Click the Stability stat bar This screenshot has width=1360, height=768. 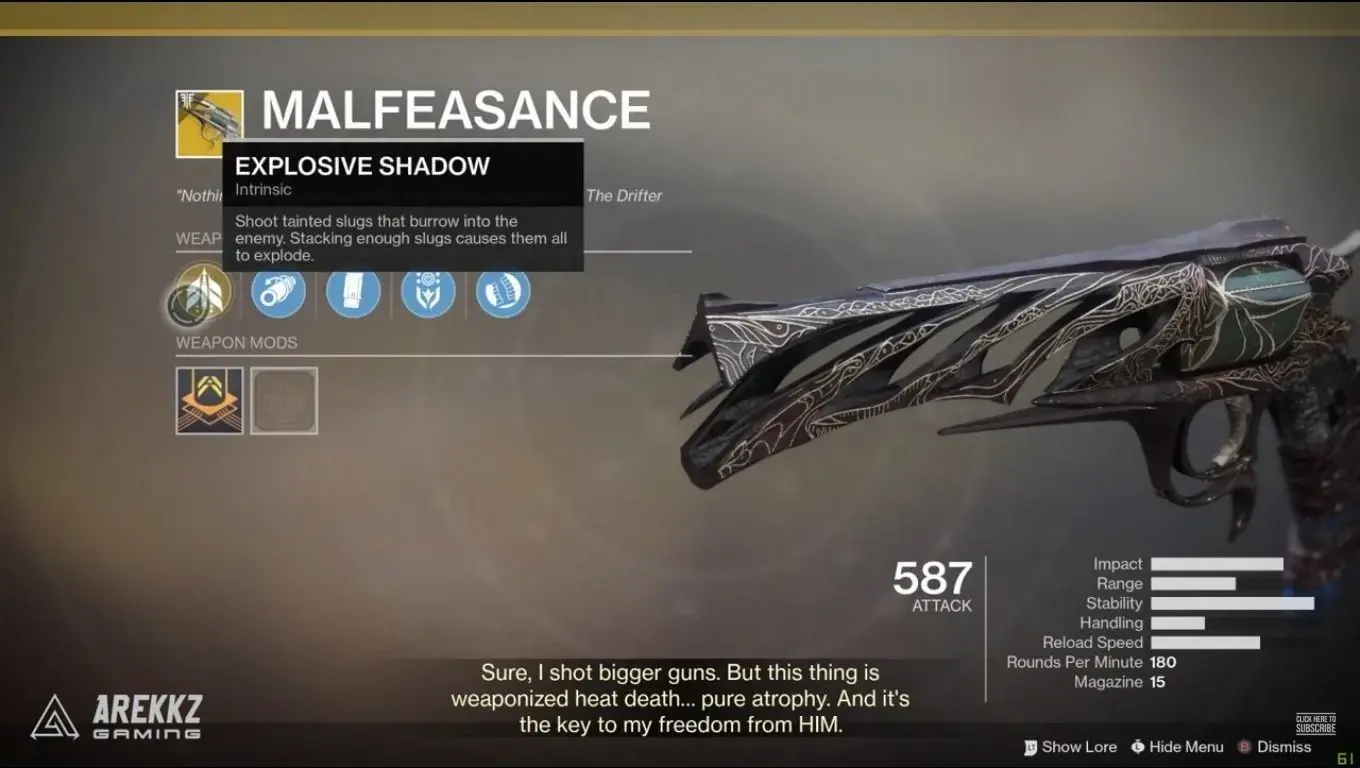1233,603
